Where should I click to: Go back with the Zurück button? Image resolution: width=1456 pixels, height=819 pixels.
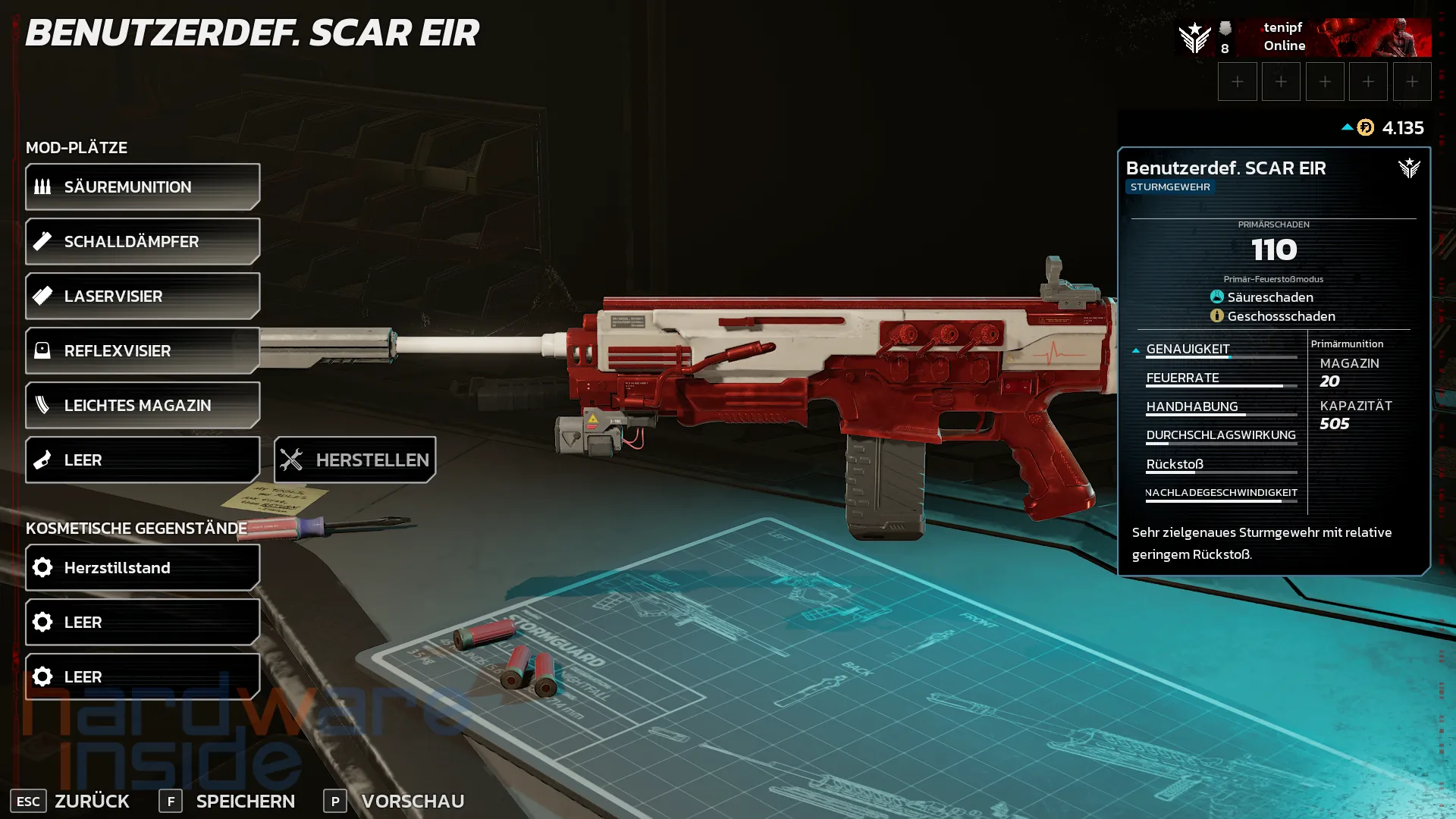pos(71,801)
